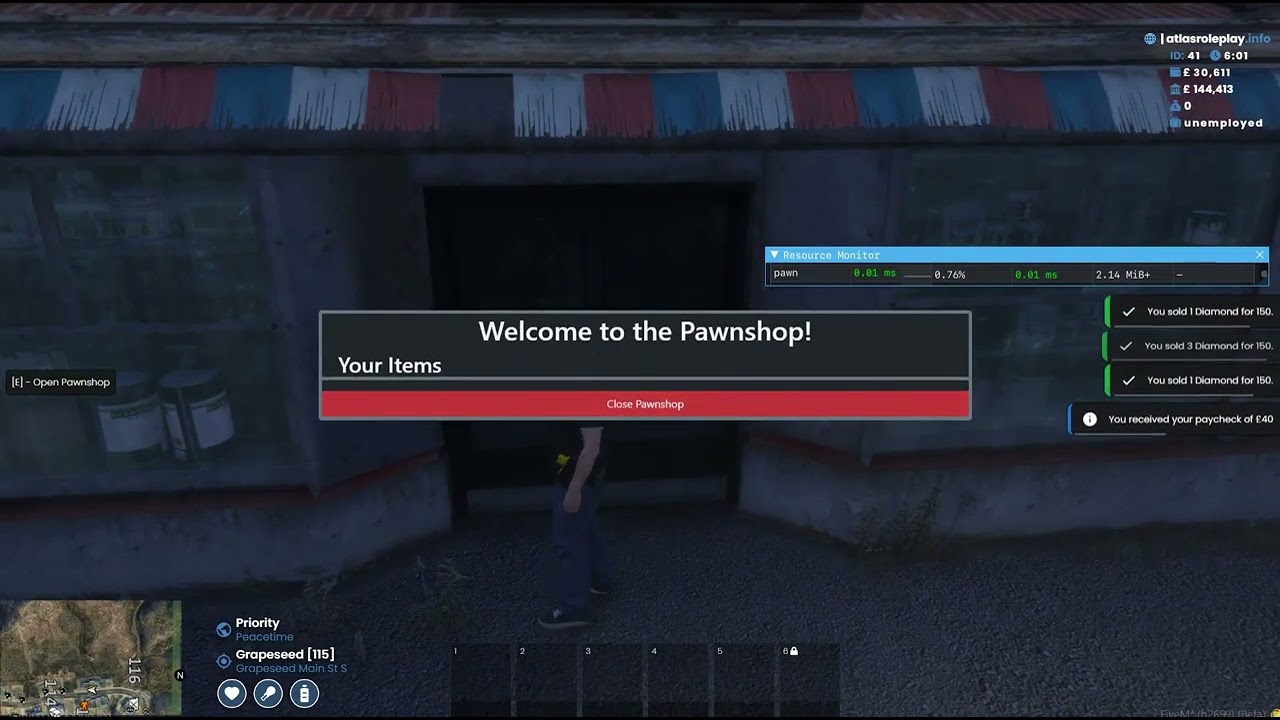Click the health heart icon above the minimap
Viewport: 1280px width, 720px height.
pos(231,693)
